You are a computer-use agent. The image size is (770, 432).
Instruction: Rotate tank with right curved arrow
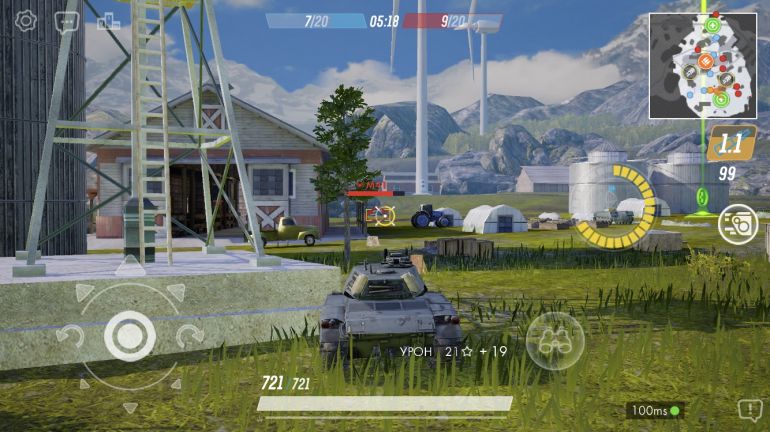pos(189,336)
